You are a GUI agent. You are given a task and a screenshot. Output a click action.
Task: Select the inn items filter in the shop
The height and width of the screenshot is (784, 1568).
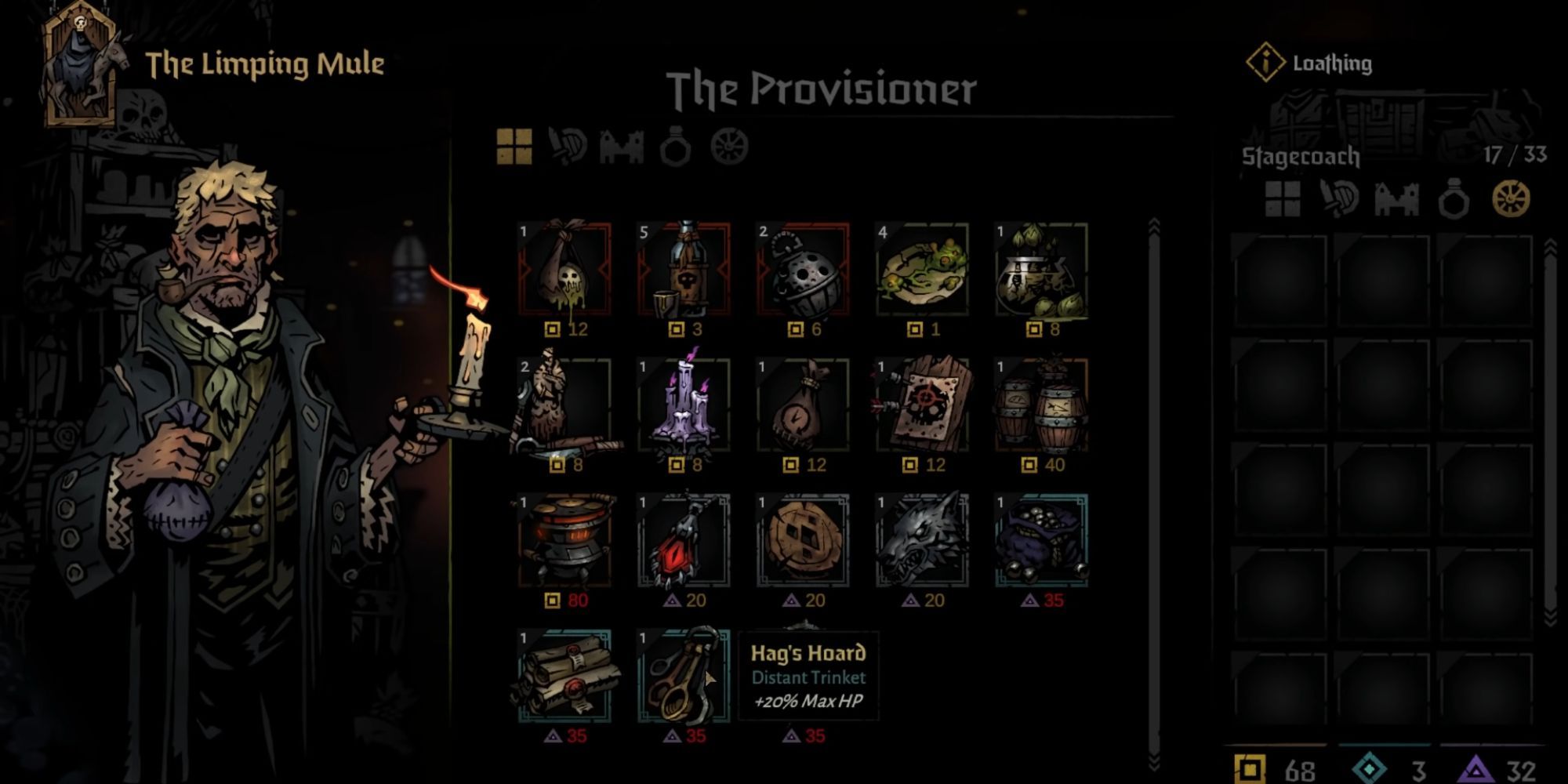pos(622,146)
